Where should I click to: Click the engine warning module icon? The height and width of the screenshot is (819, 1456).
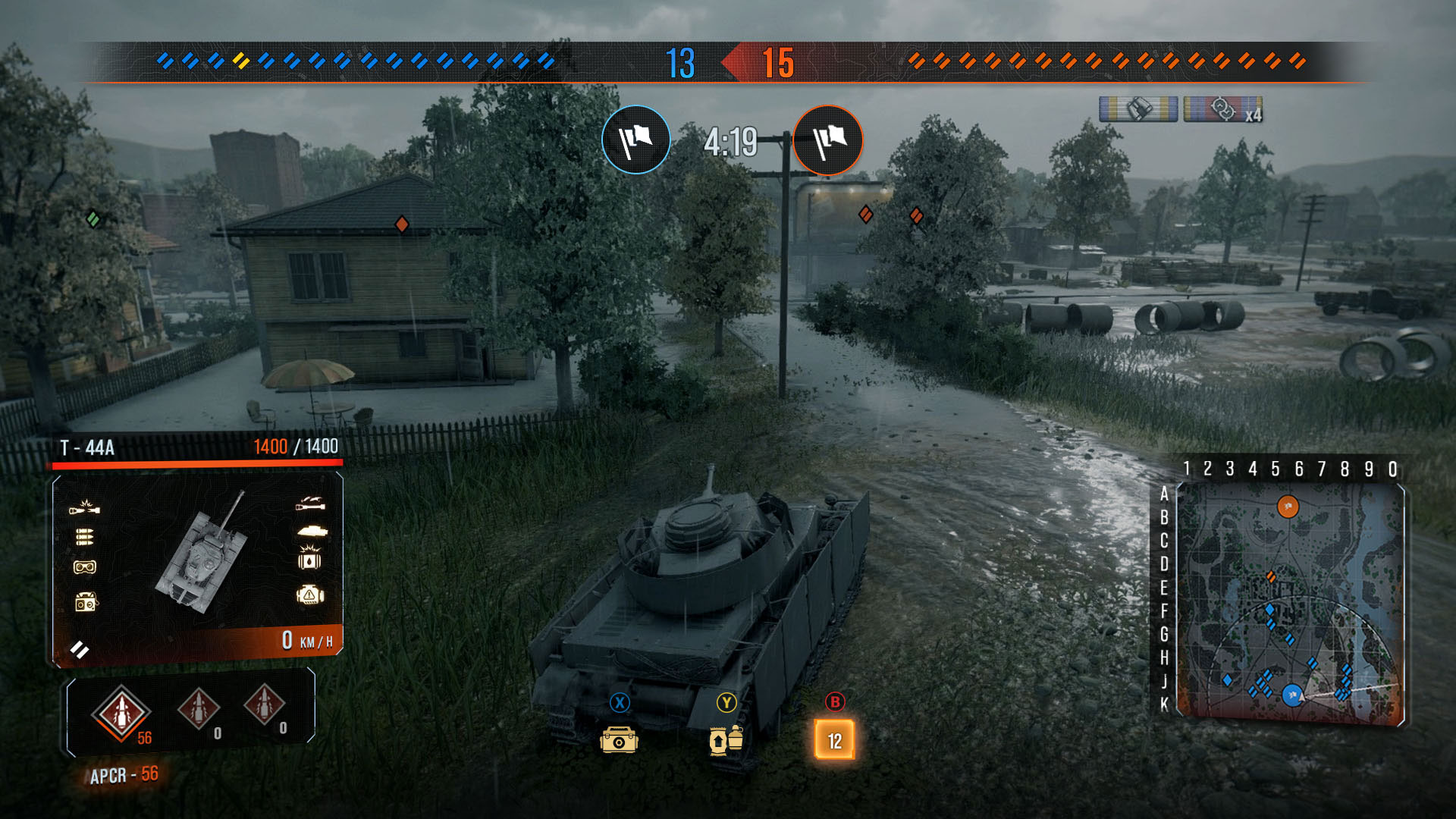point(310,595)
